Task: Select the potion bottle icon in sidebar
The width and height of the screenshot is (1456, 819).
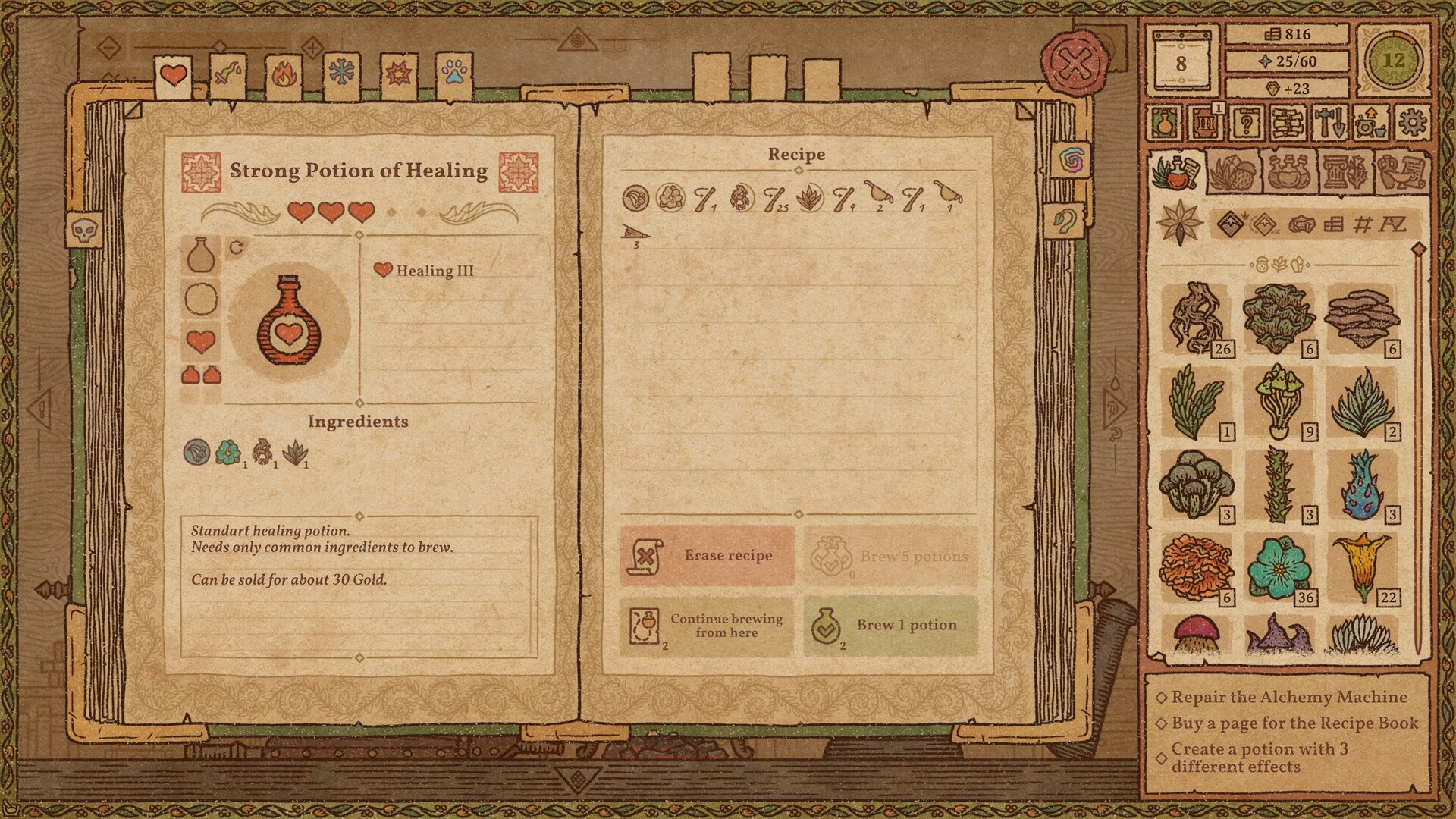Action: [1163, 123]
